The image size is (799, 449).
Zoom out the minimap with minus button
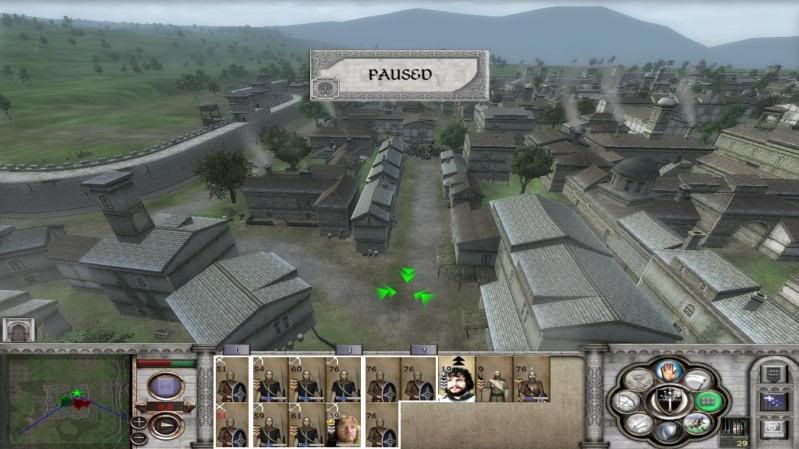[x=138, y=437]
